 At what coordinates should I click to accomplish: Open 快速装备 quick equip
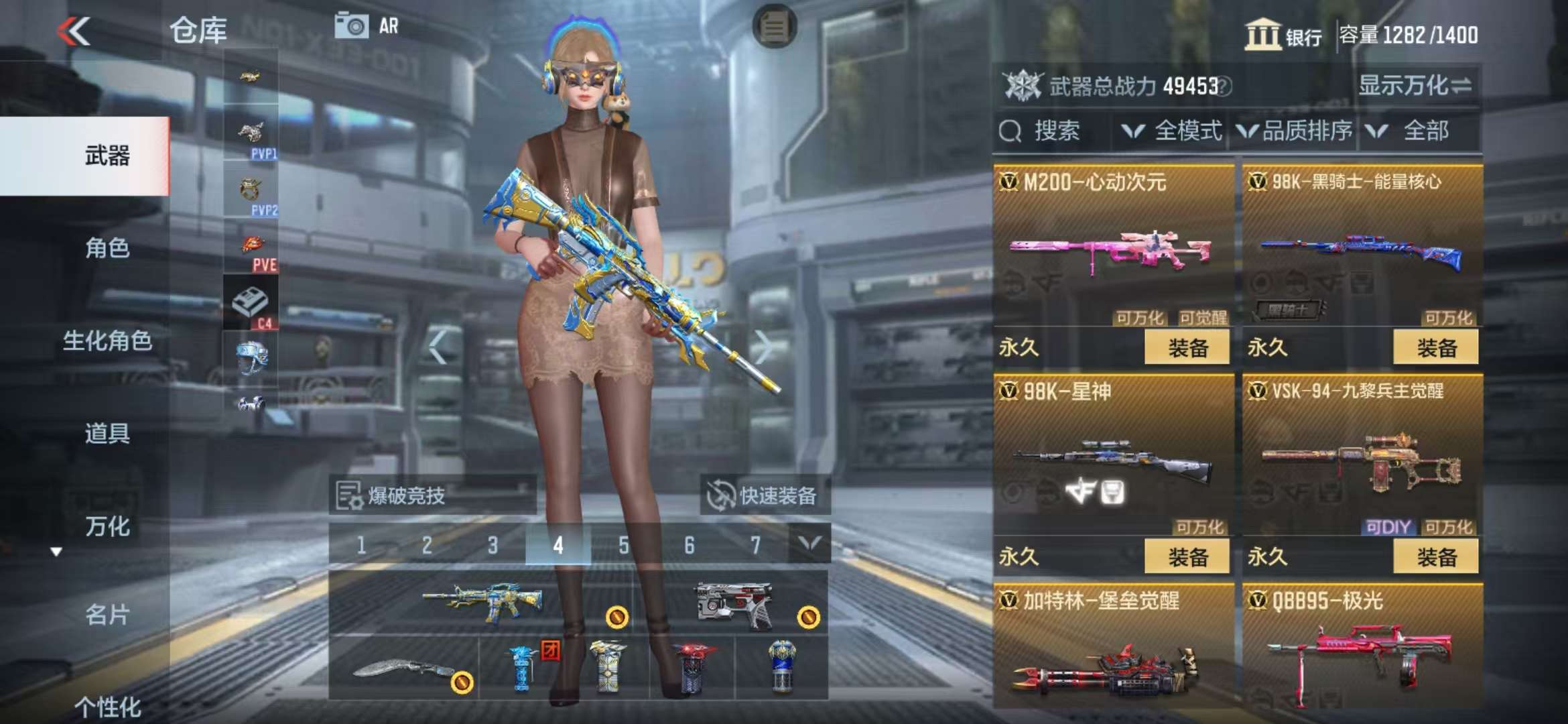765,496
